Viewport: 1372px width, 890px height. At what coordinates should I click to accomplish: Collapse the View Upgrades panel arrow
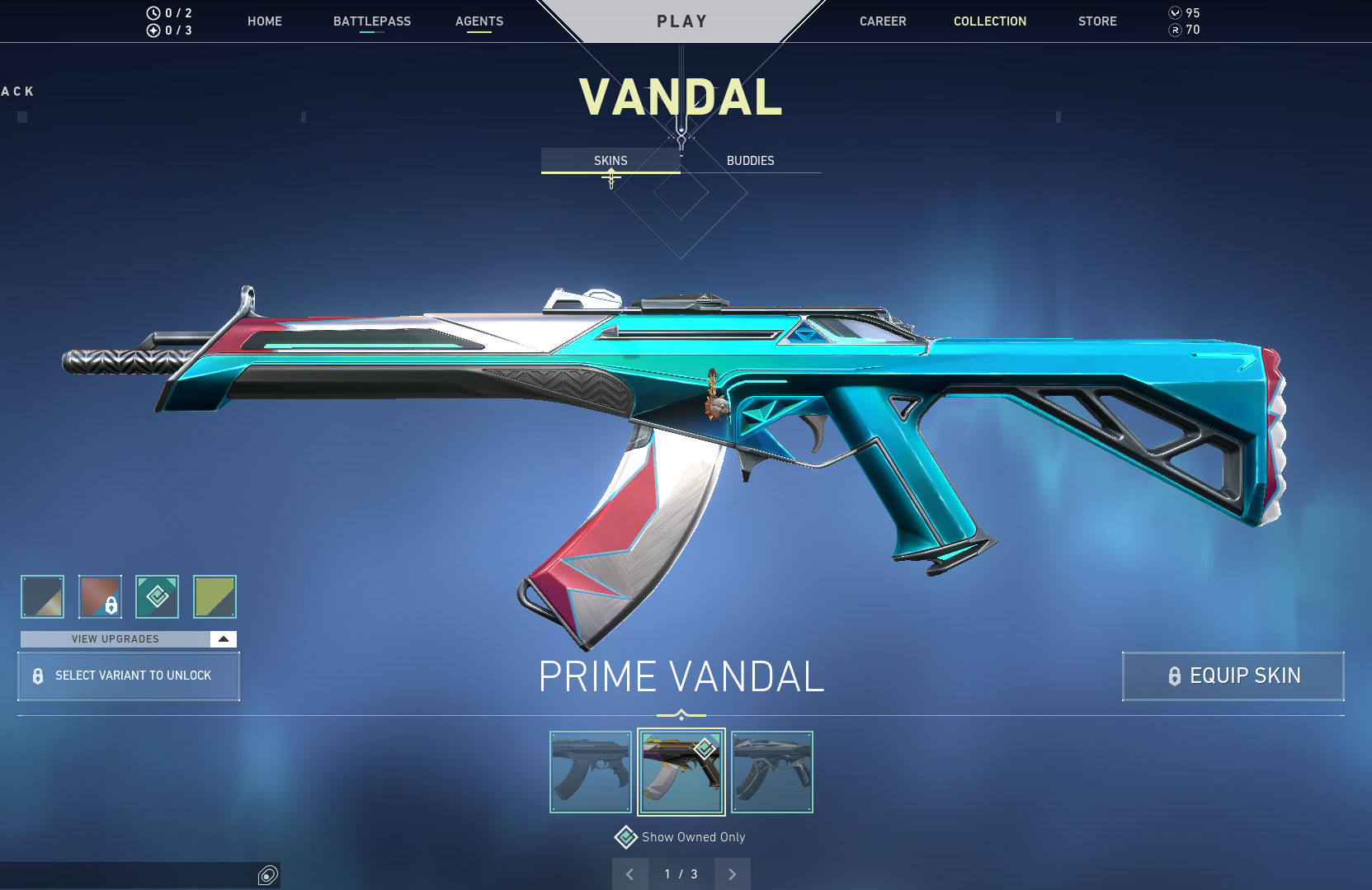(222, 638)
